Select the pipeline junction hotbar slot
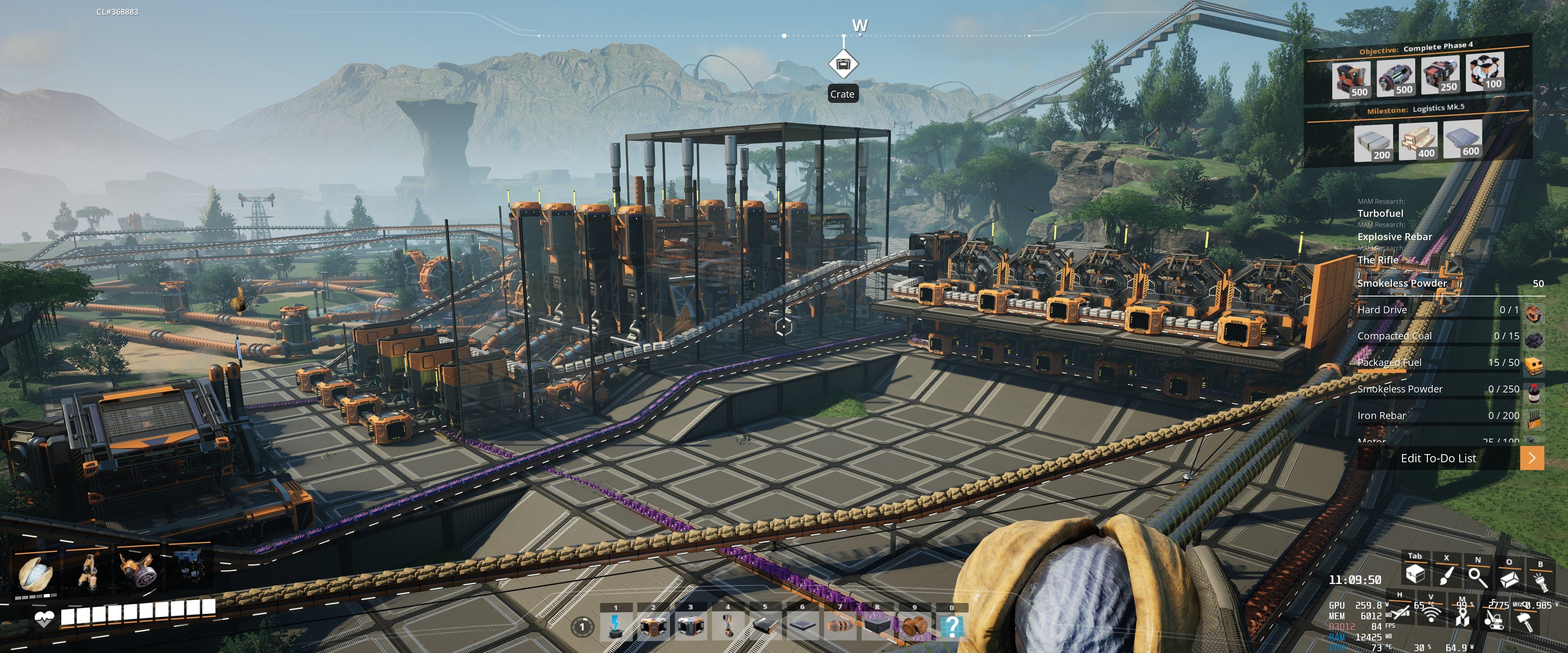Image resolution: width=1568 pixels, height=653 pixels. pyautogui.click(x=914, y=626)
